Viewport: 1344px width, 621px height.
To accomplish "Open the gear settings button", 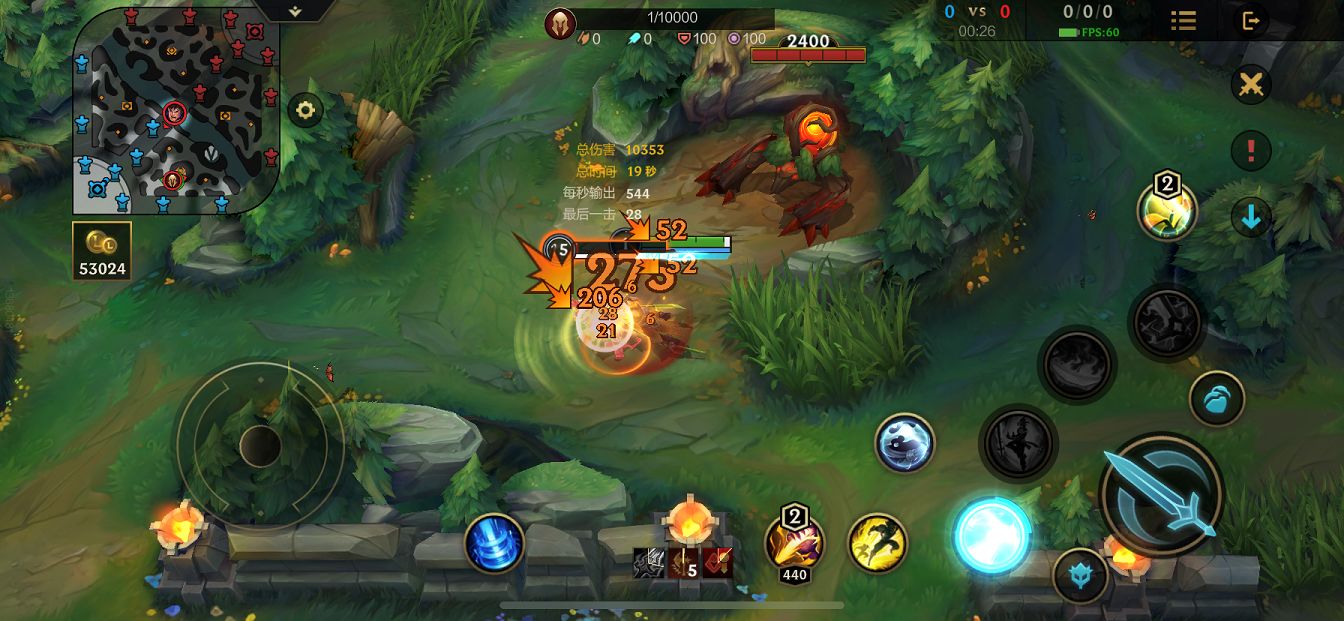I will pyautogui.click(x=305, y=110).
